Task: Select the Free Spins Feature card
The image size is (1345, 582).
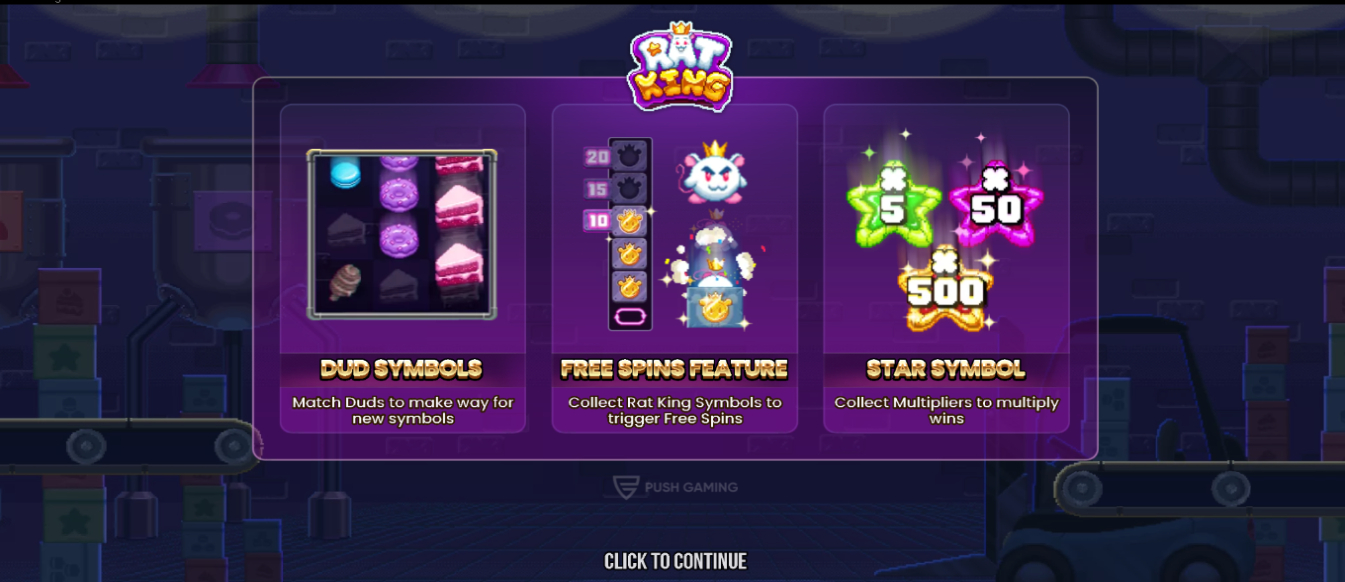Action: pos(674,268)
